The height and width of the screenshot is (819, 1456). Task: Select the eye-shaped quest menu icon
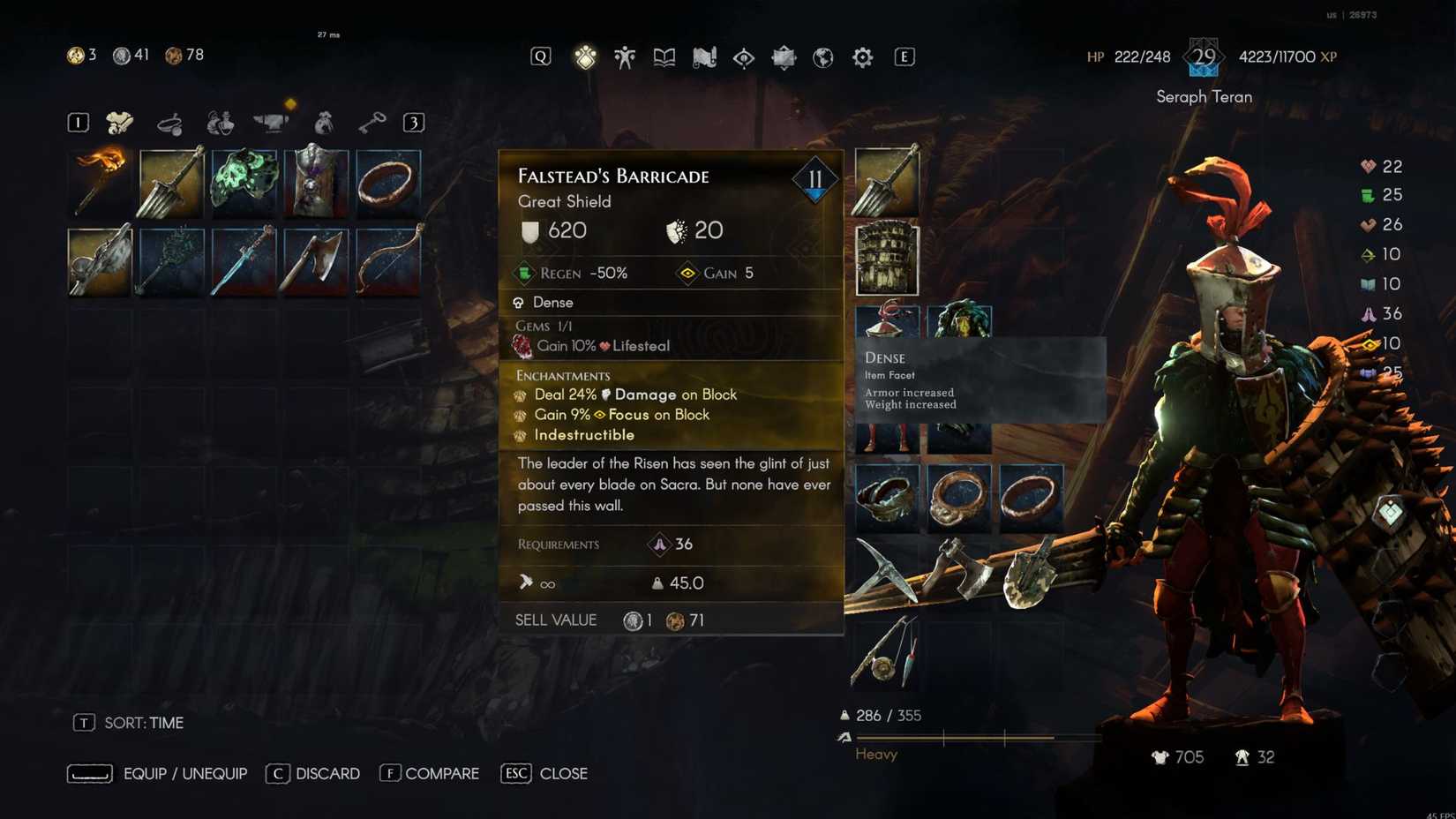[744, 56]
